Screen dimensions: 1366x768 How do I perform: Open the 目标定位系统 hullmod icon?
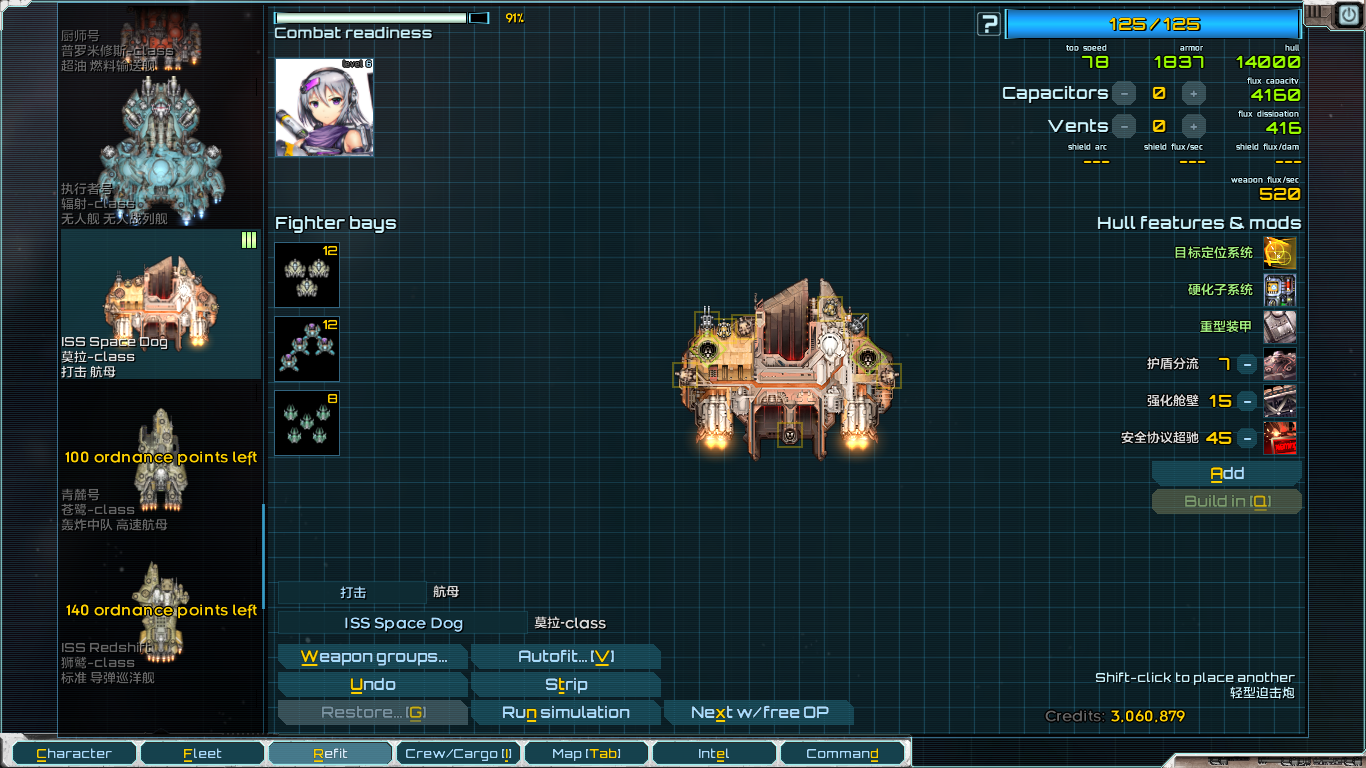(x=1281, y=253)
